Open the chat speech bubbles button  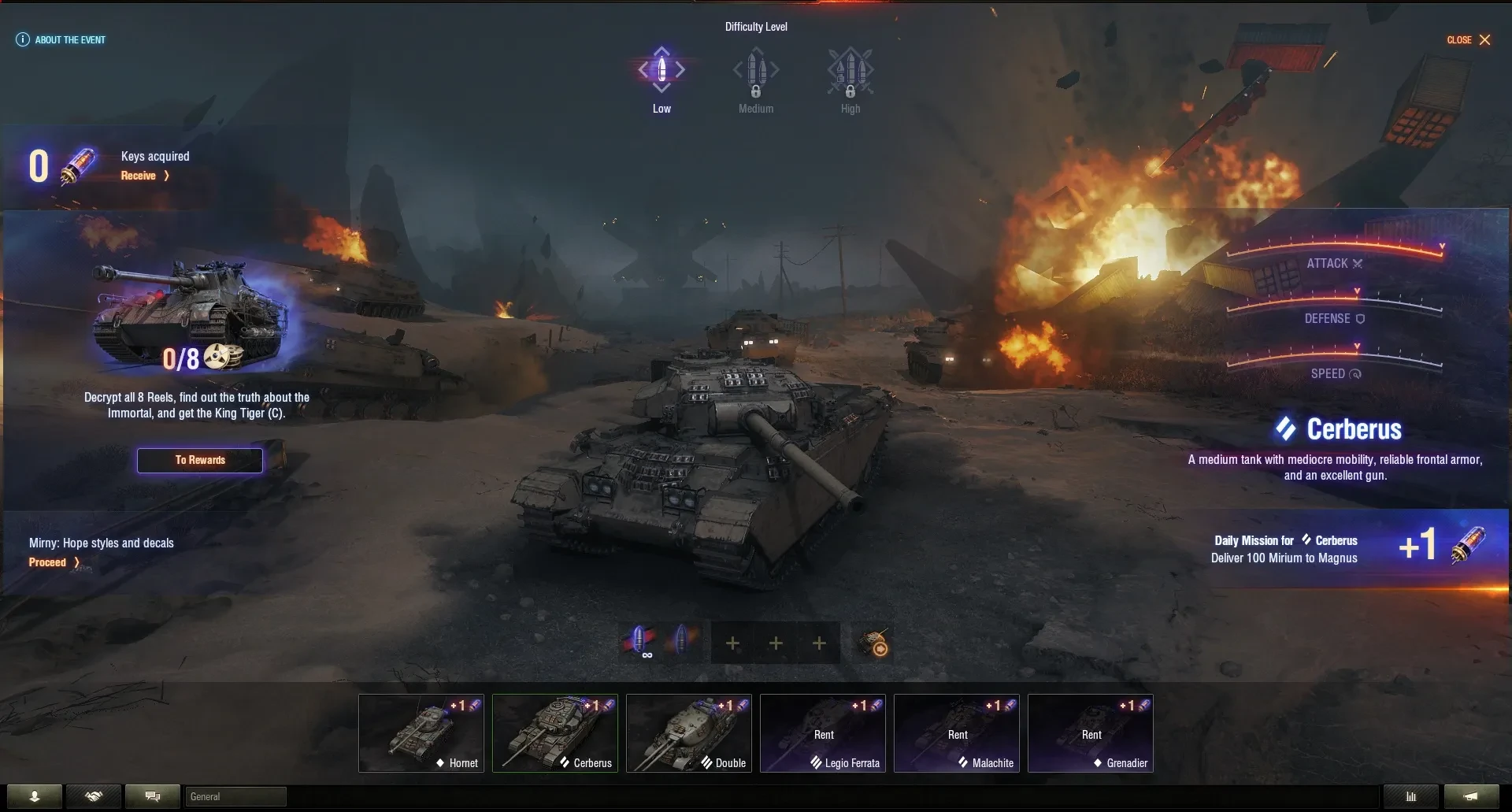153,796
